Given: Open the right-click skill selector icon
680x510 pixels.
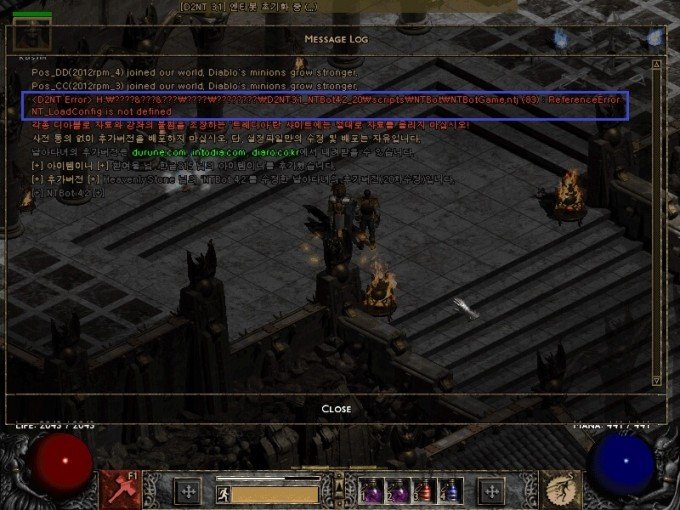Looking at the screenshot, I should click(x=561, y=489).
